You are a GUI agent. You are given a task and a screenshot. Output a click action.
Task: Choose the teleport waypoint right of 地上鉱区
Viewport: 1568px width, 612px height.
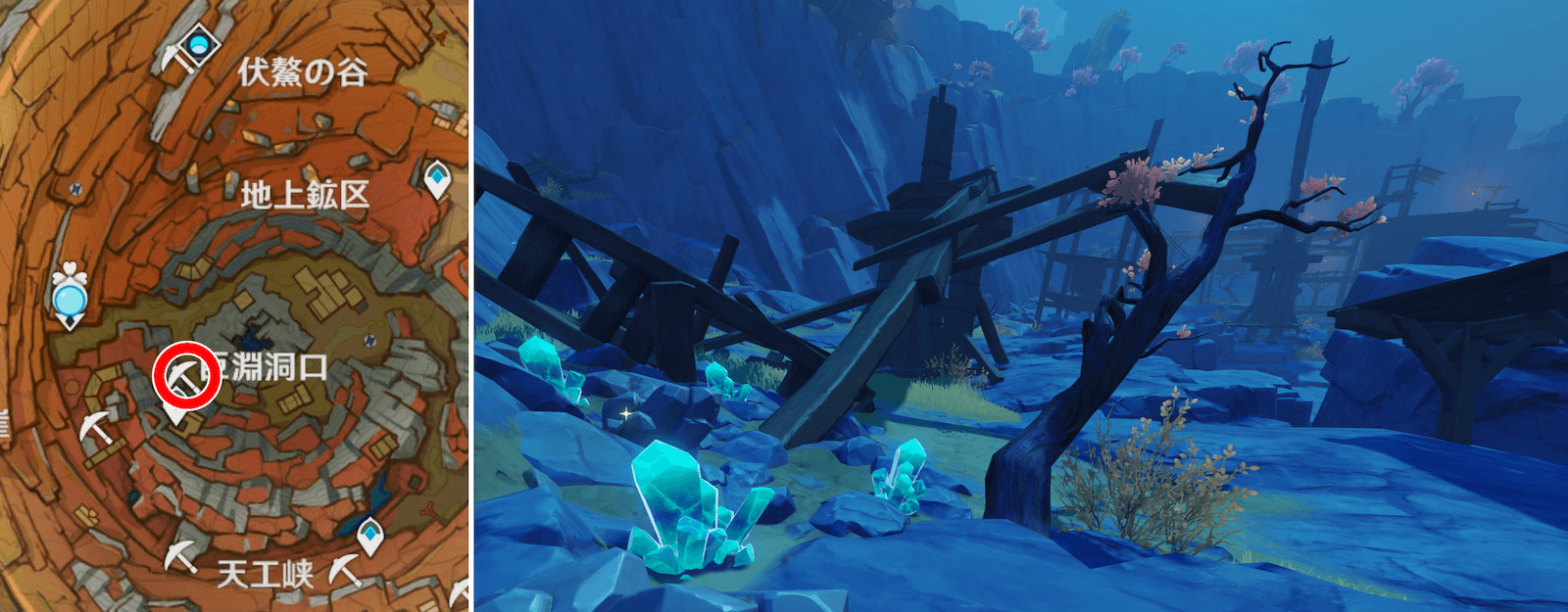(x=437, y=179)
